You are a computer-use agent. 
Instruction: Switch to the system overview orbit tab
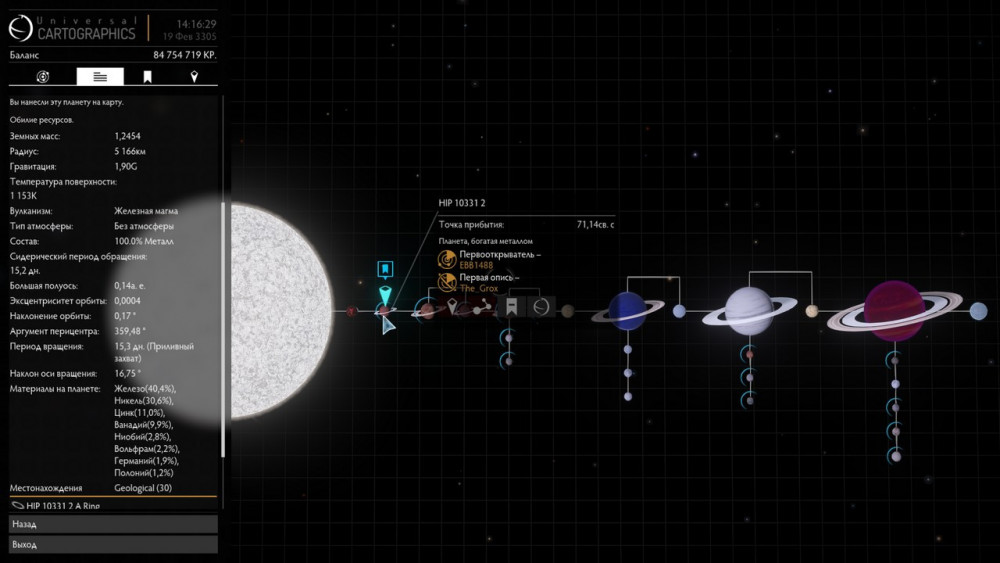tap(43, 77)
